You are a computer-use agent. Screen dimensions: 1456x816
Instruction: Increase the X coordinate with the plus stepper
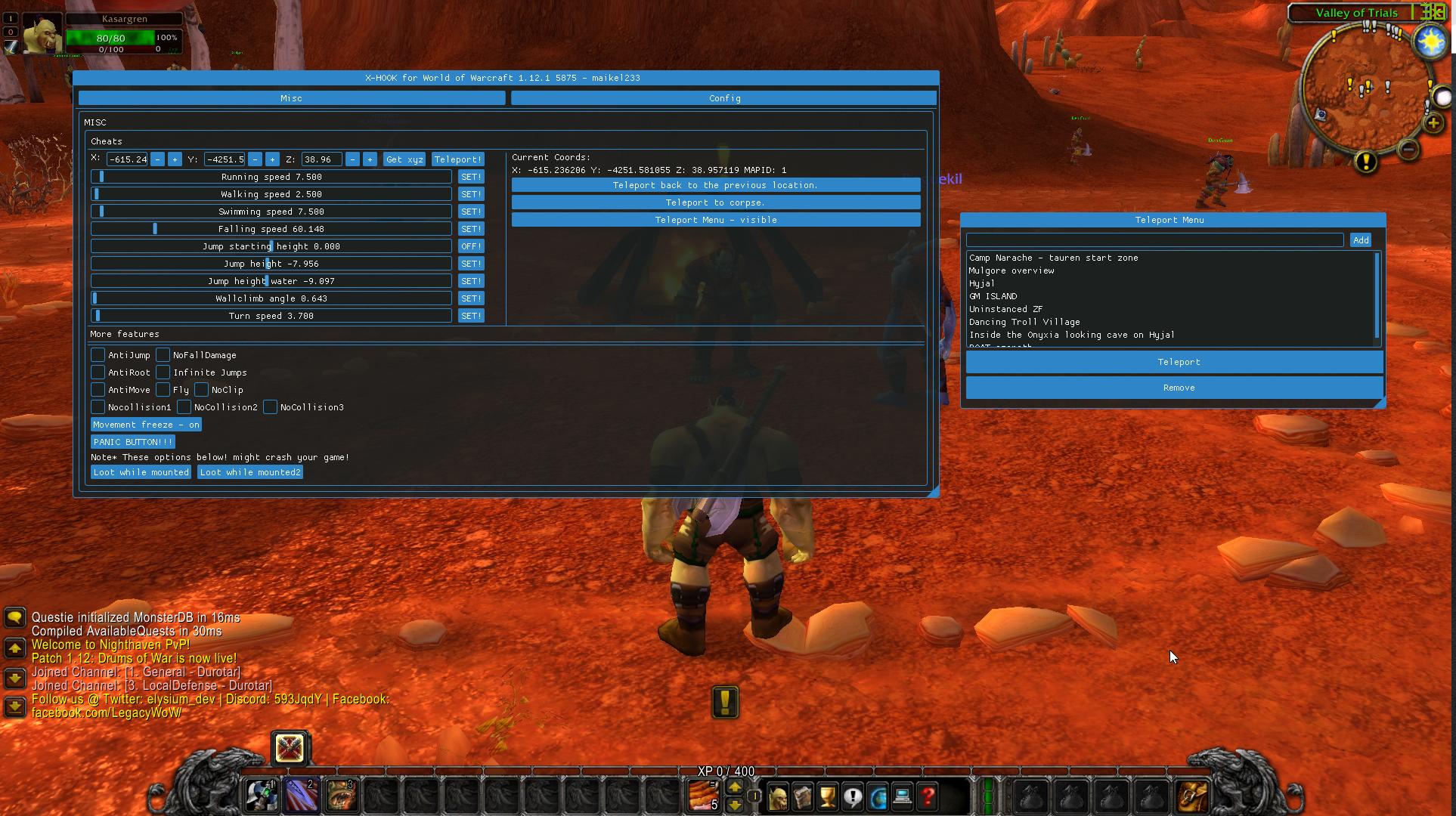174,159
